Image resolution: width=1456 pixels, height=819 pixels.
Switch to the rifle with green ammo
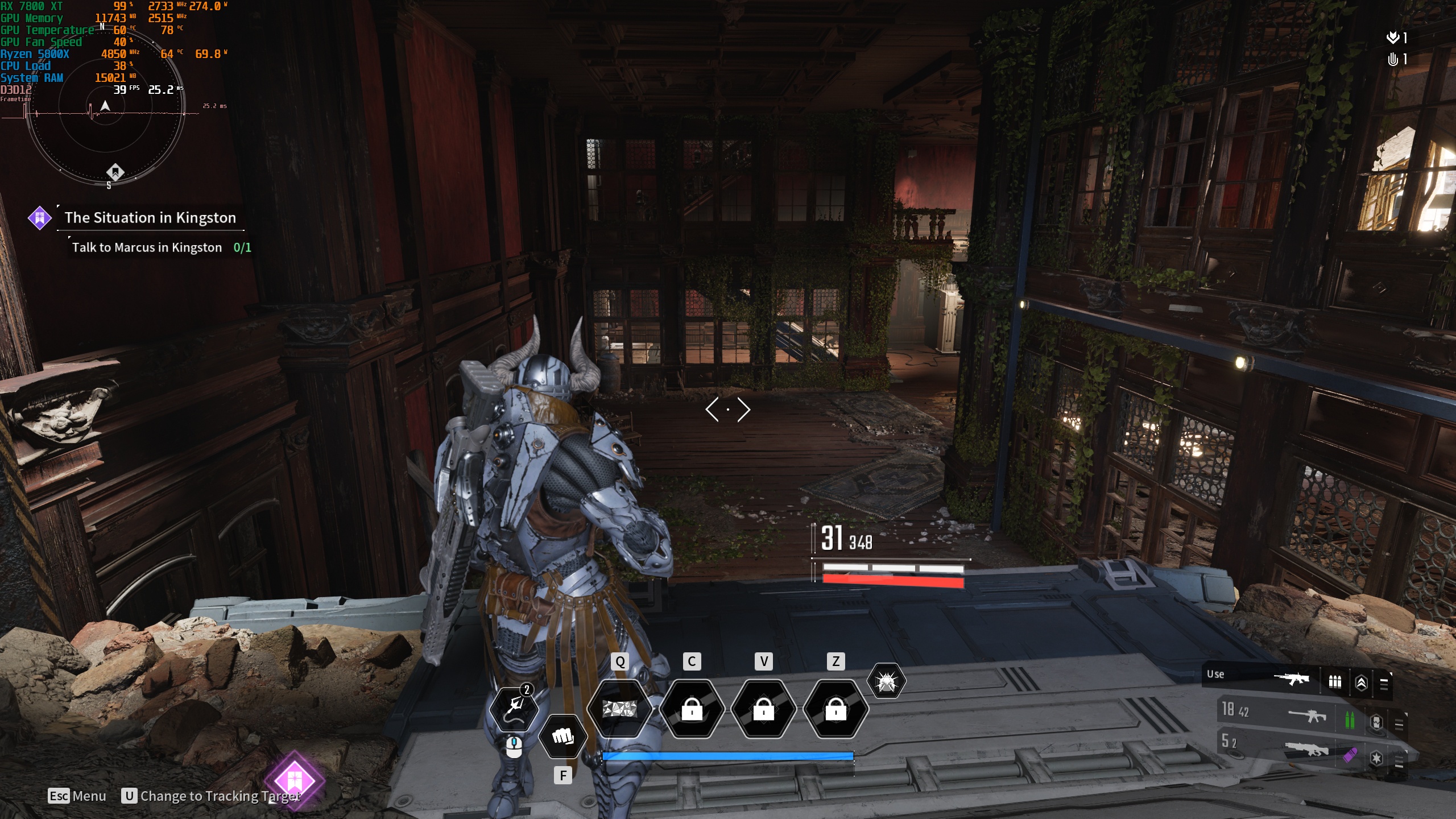pos(1306,715)
